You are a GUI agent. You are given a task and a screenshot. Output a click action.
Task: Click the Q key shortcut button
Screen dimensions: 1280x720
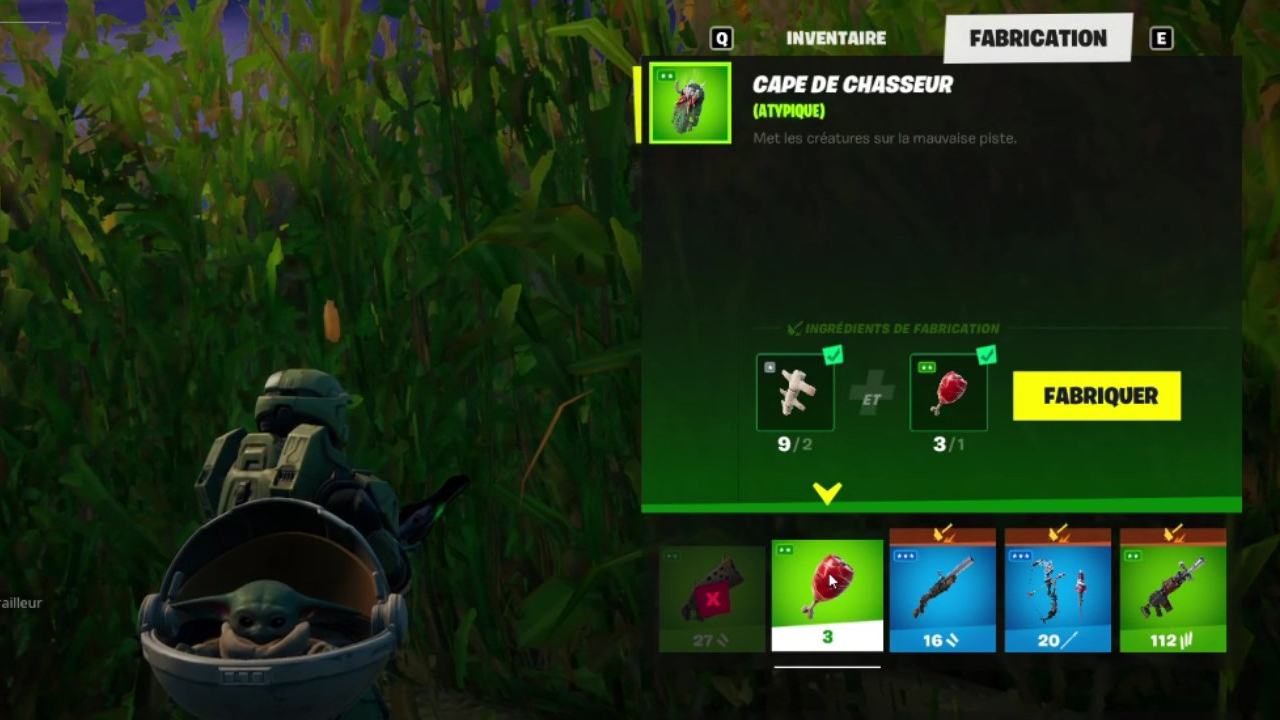(x=721, y=38)
